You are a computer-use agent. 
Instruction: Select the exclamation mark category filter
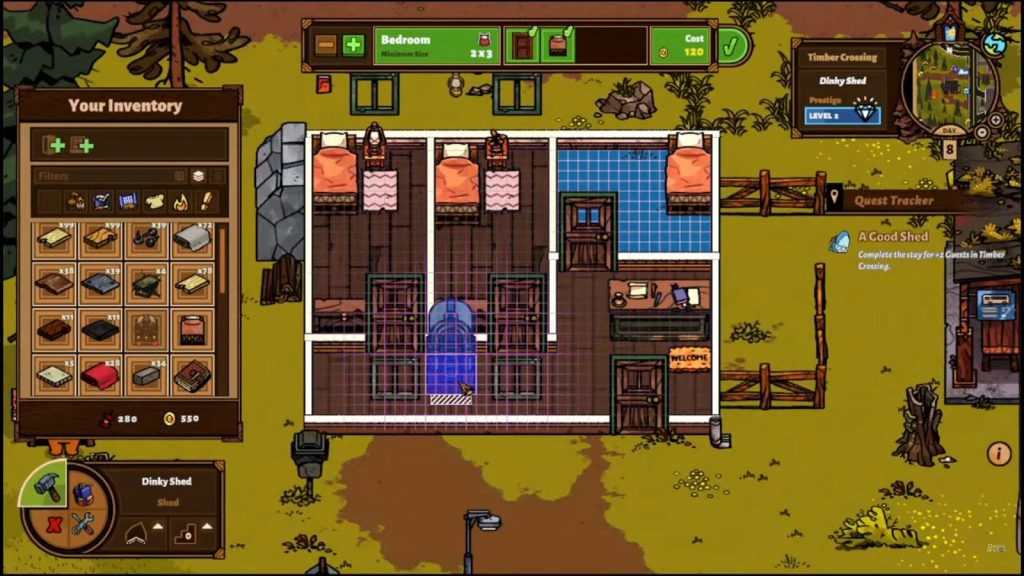tap(207, 202)
